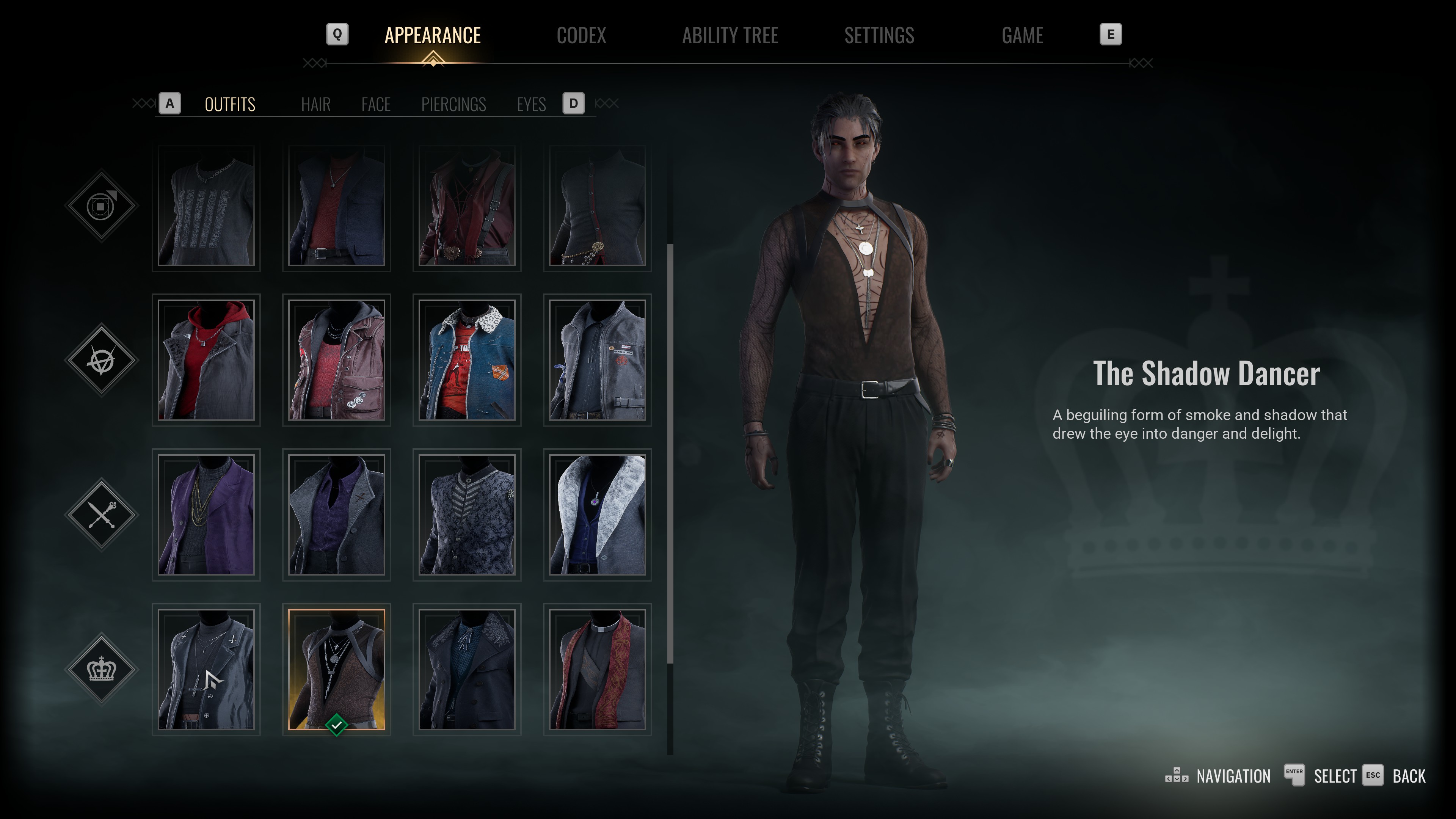Pick the dark red shirt with suspenders outfit
The image size is (1456, 819).
(x=467, y=206)
